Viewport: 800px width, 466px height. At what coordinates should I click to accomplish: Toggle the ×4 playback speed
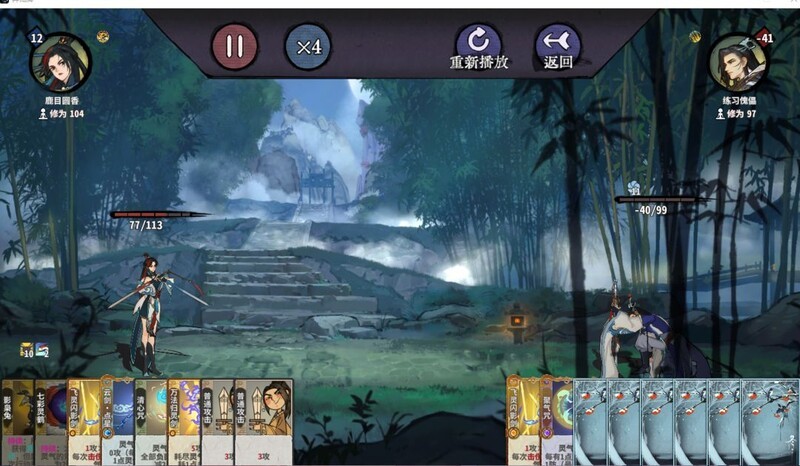coord(309,46)
